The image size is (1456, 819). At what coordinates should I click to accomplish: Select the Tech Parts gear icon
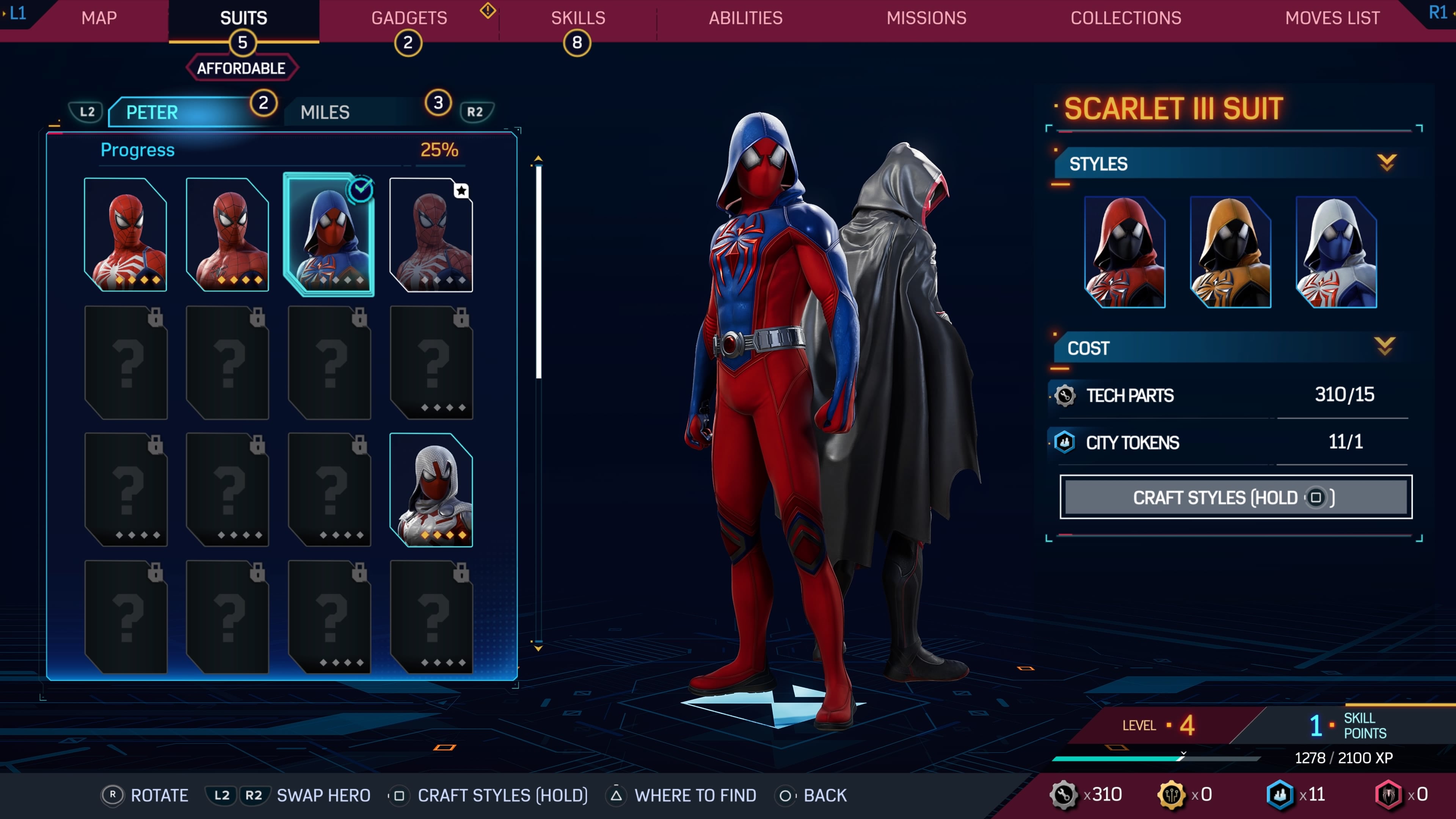point(1065,395)
